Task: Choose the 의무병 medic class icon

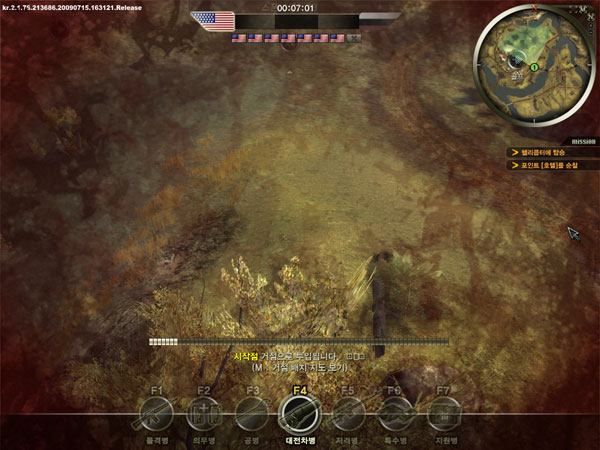Action: [203, 413]
